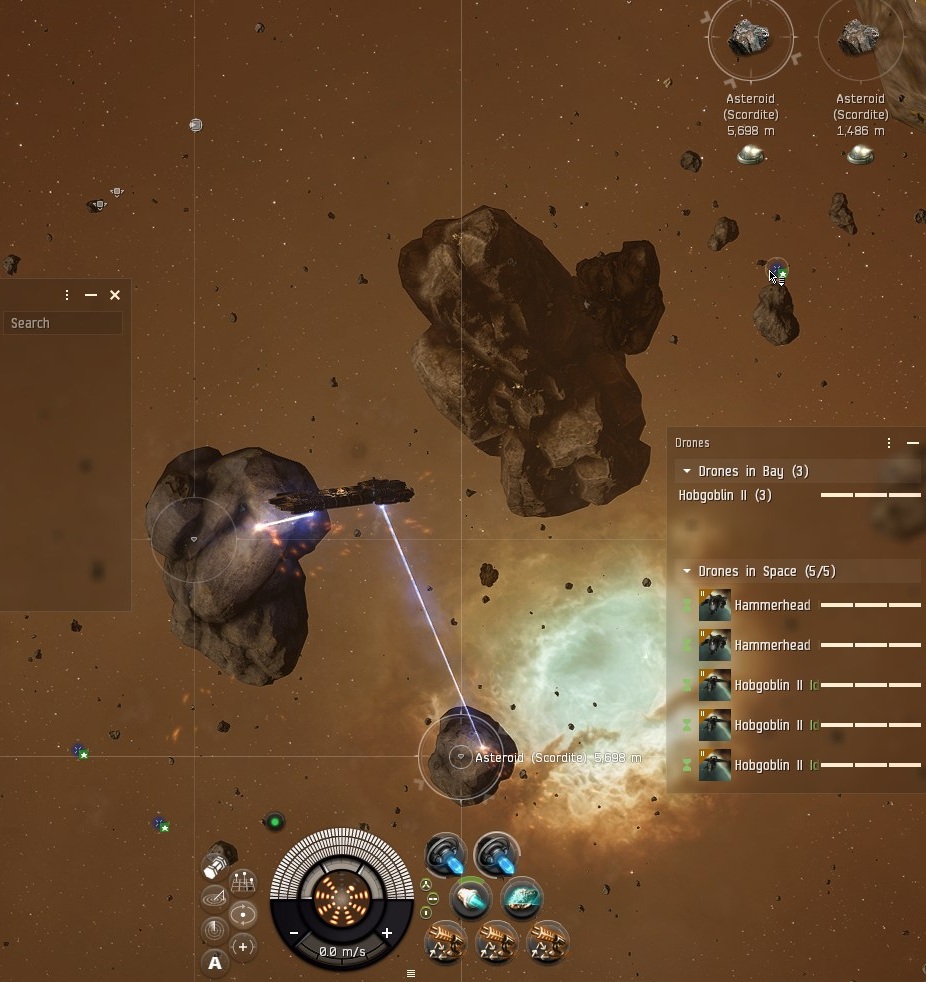The width and height of the screenshot is (926, 982).
Task: Open the HUD options hamburger menu
Action: [x=411, y=973]
